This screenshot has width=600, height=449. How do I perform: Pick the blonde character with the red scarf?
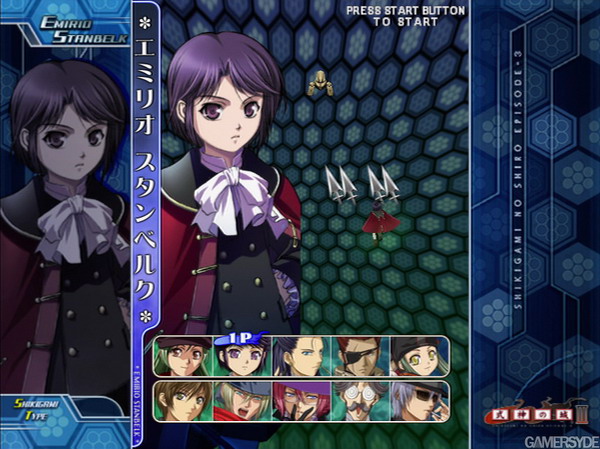(240, 401)
